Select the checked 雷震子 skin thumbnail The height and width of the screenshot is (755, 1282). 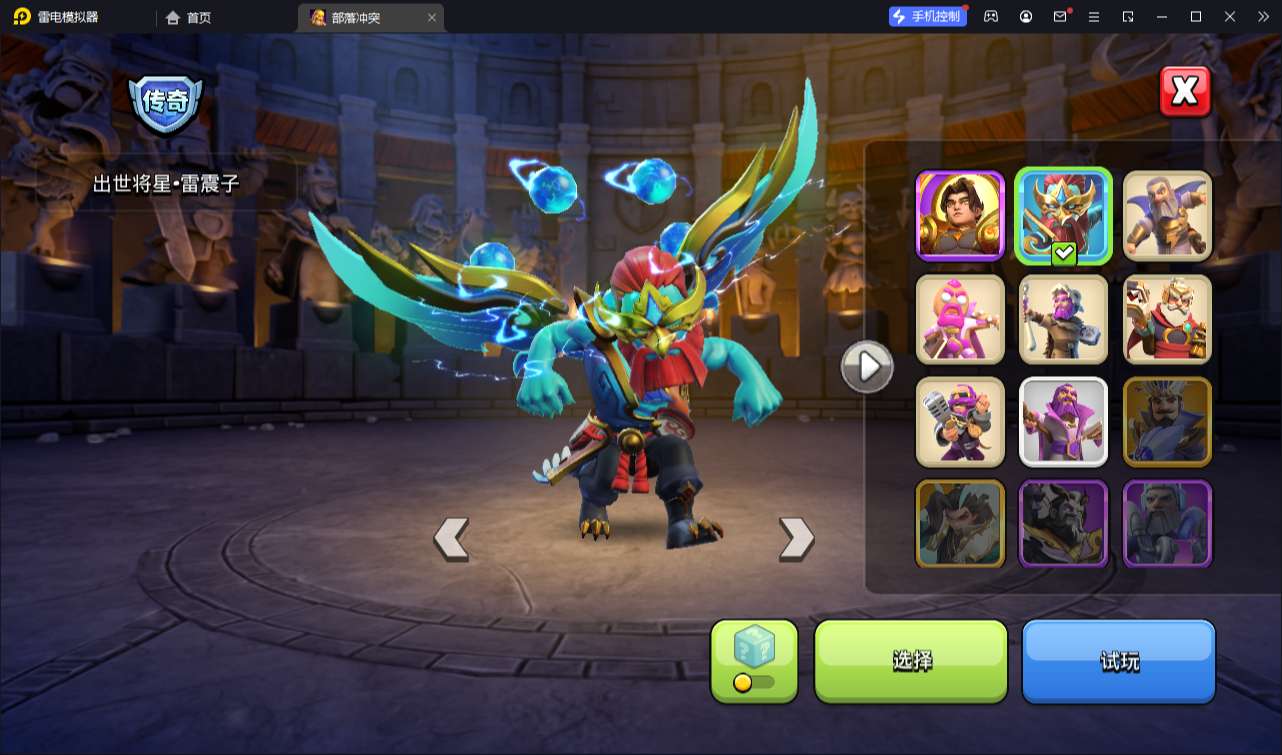tap(1064, 215)
